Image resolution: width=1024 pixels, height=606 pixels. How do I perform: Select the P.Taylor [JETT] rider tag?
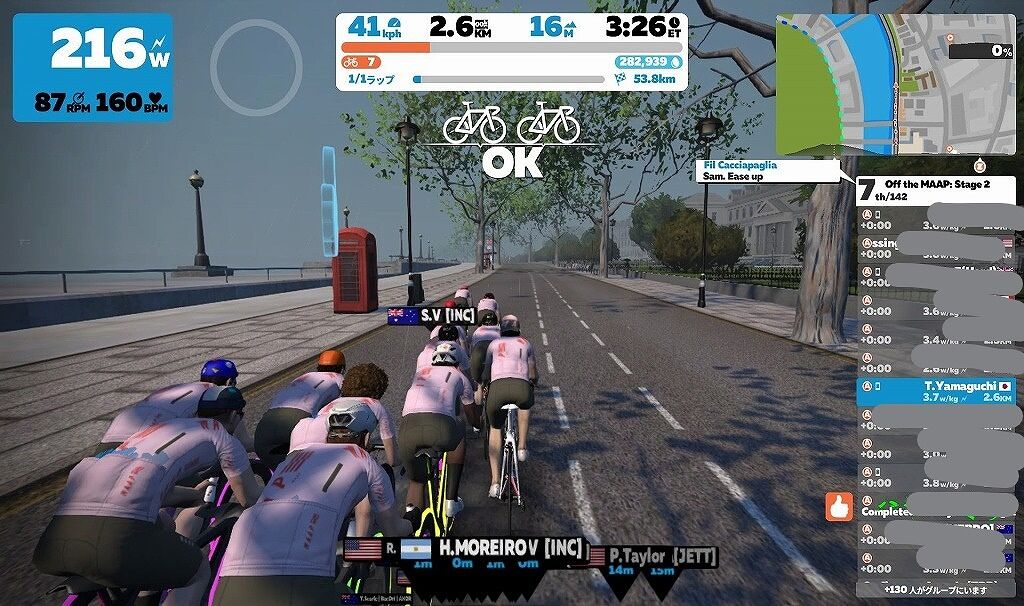(652, 556)
